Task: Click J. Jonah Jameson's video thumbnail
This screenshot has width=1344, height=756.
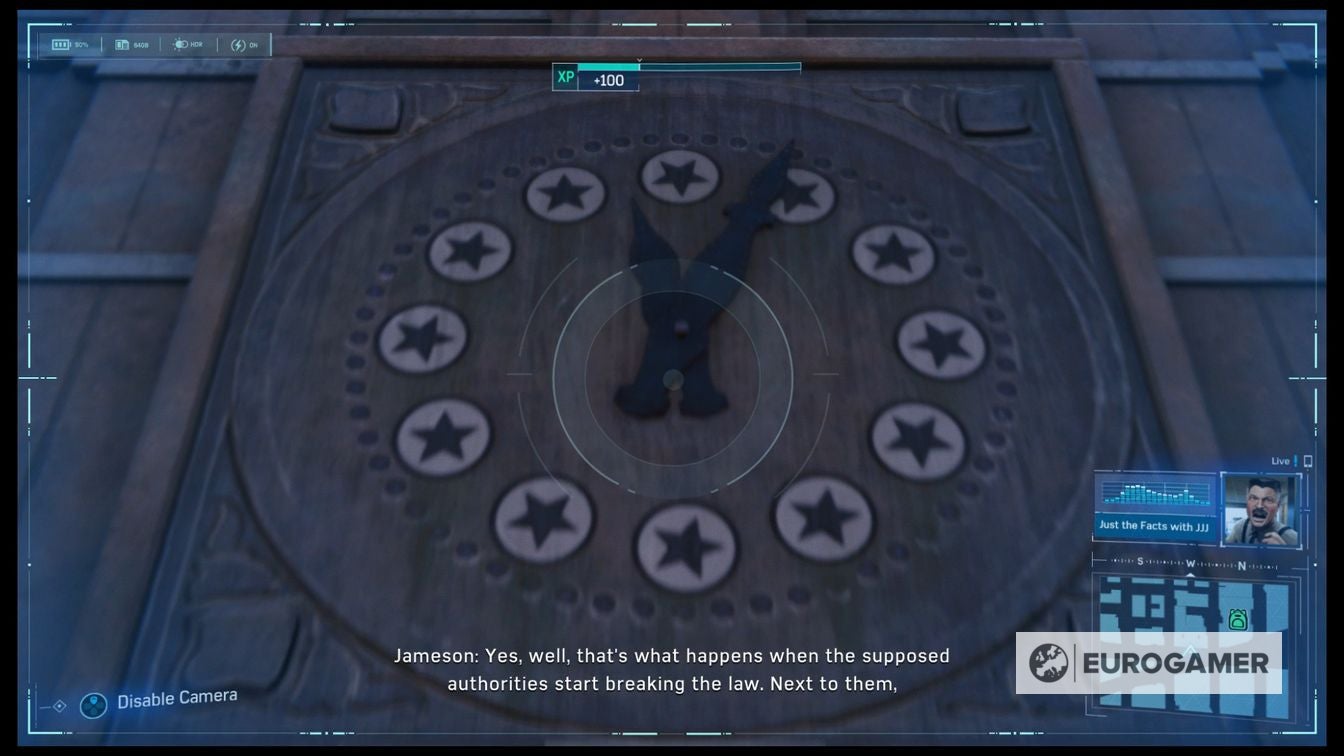Action: click(1260, 510)
